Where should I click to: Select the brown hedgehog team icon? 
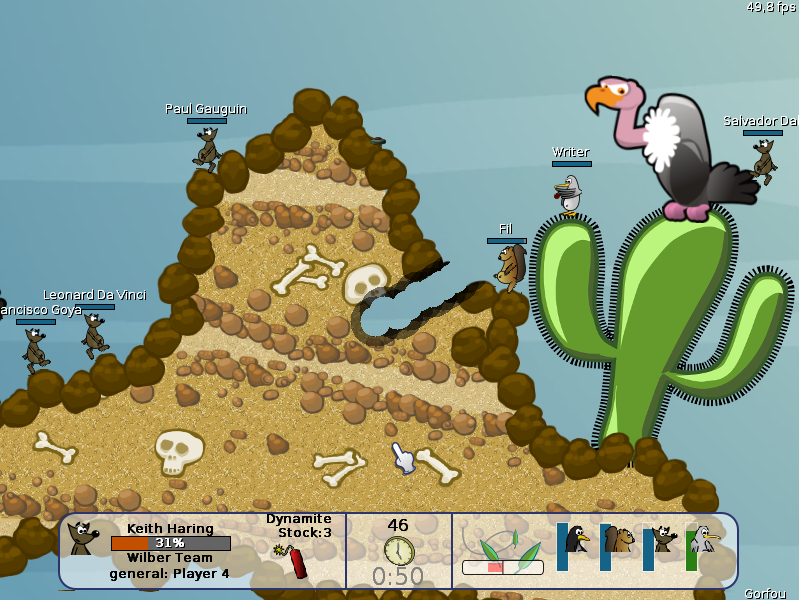[x=620, y=541]
